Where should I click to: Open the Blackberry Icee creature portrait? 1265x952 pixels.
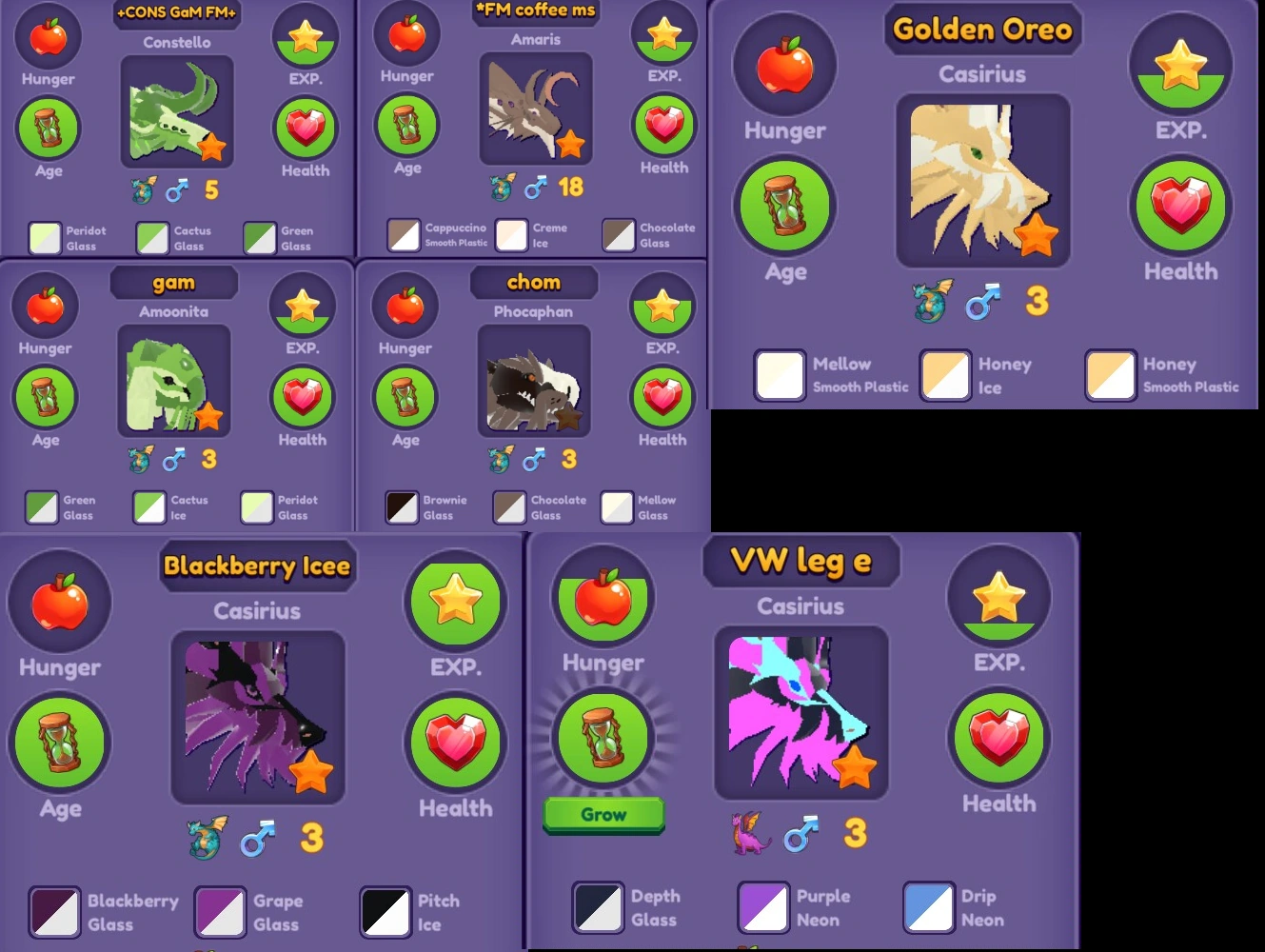258,718
